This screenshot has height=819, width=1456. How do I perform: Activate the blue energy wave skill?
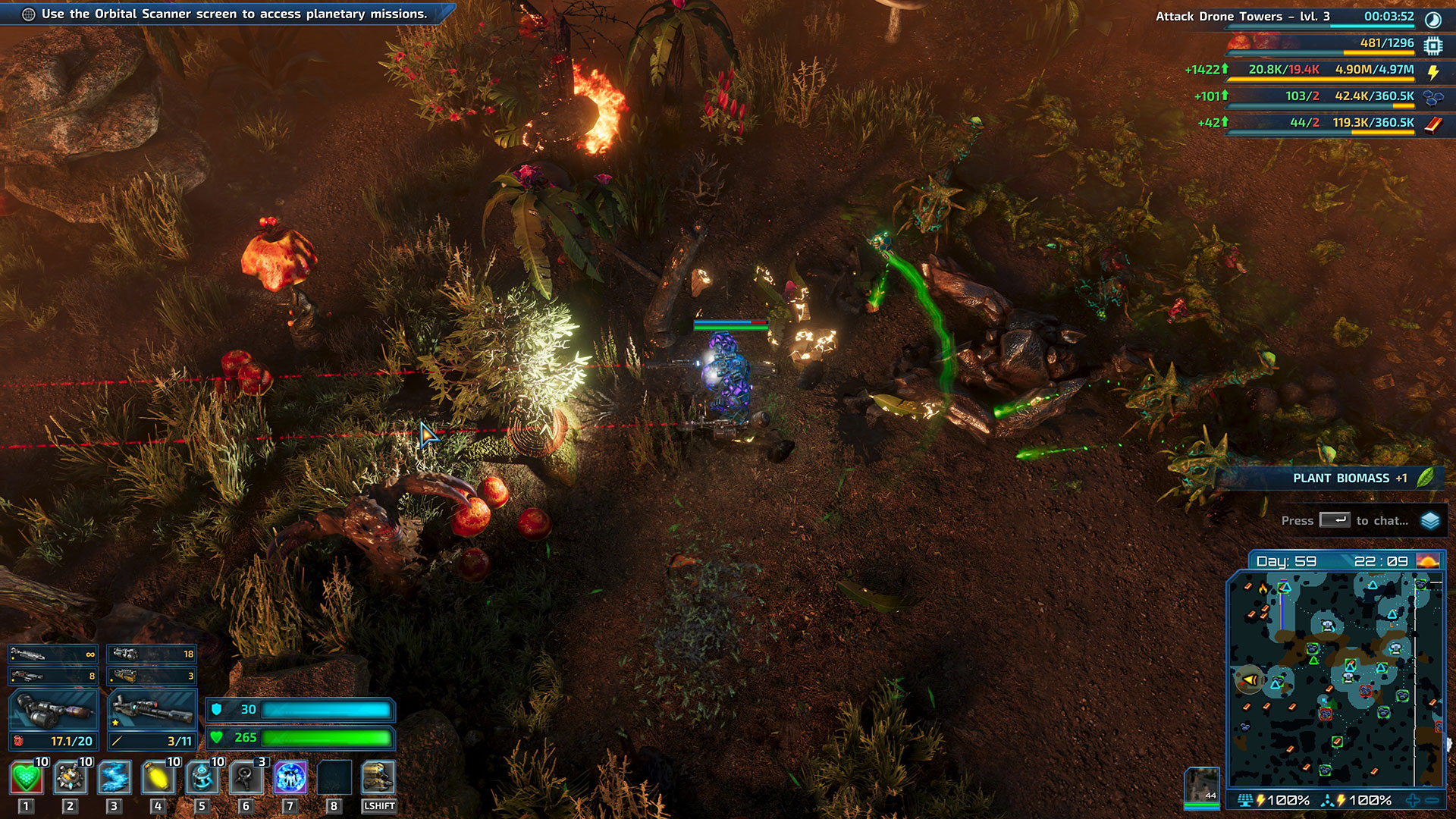114,778
